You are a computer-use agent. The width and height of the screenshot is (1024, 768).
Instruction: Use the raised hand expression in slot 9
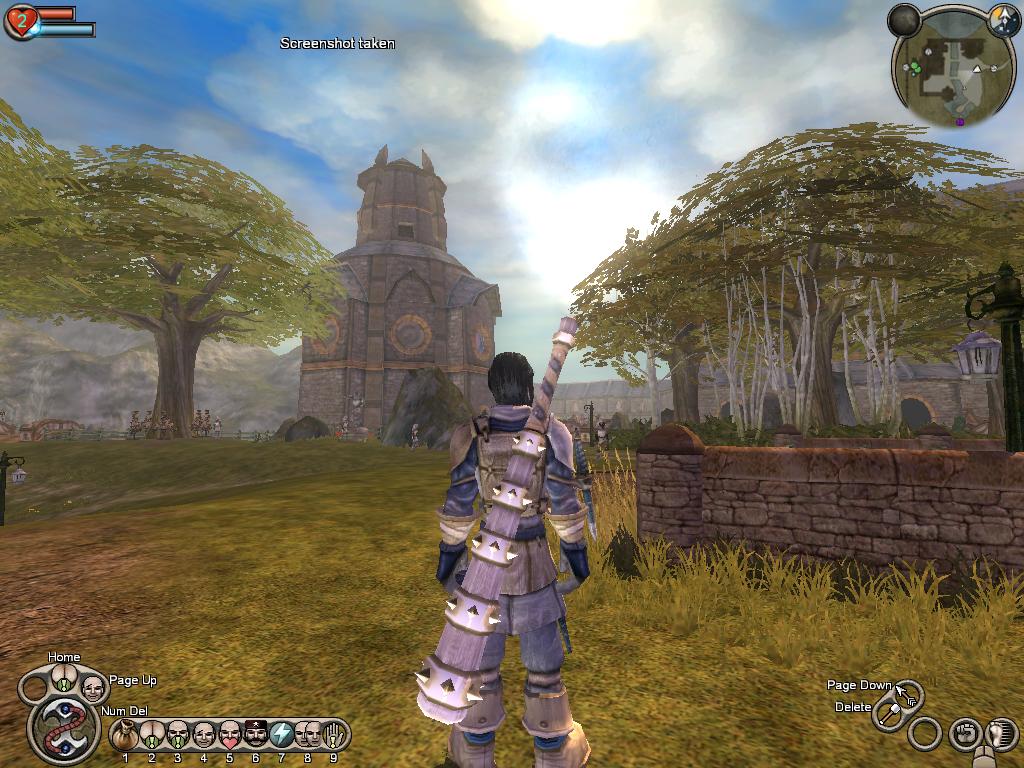(333, 736)
